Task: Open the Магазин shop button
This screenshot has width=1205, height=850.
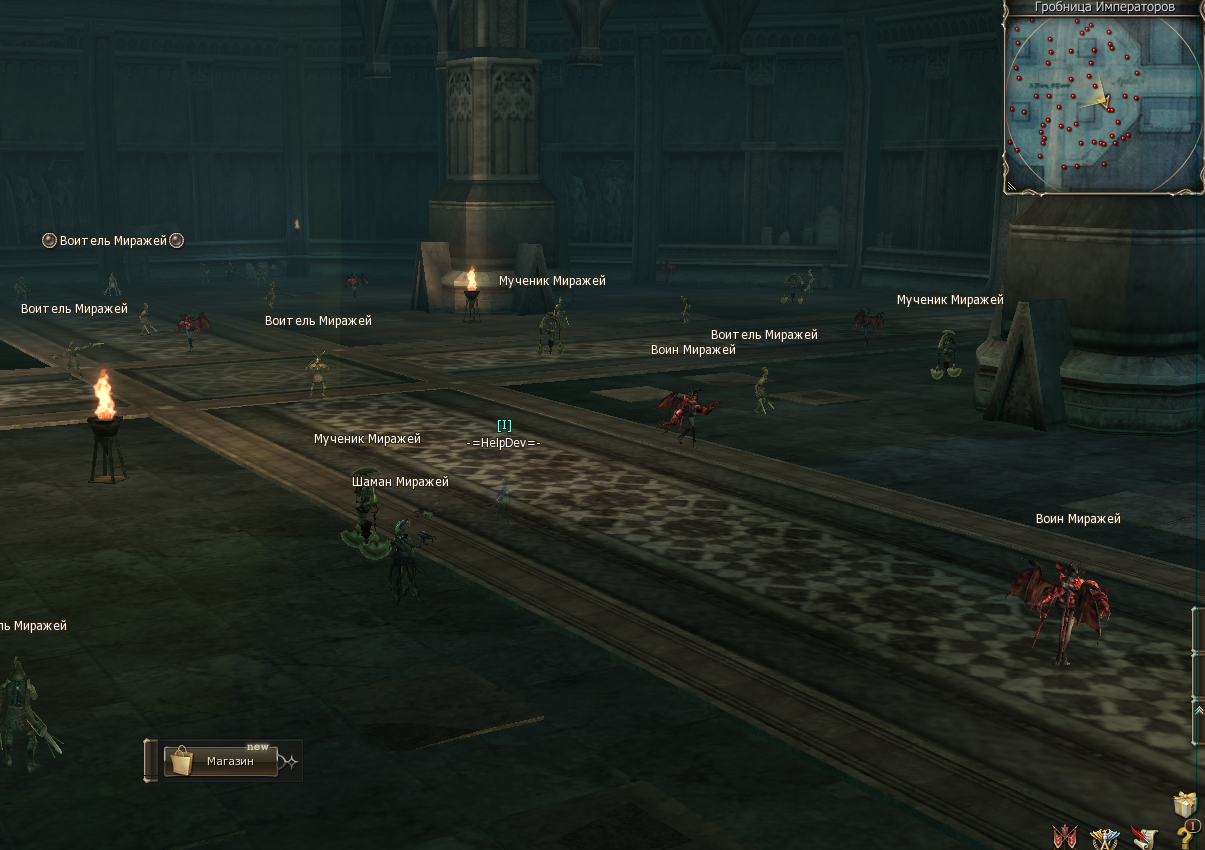Action: click(x=220, y=761)
